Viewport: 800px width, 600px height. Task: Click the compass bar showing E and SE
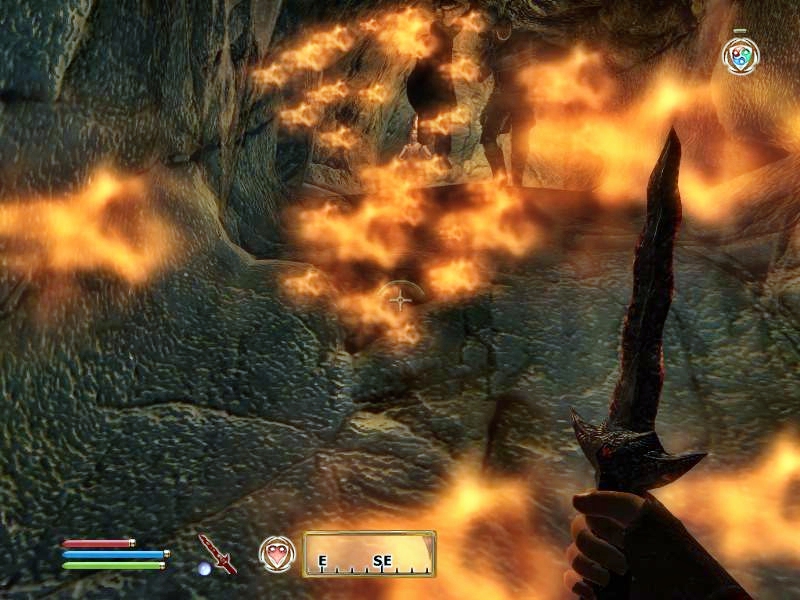[369, 554]
